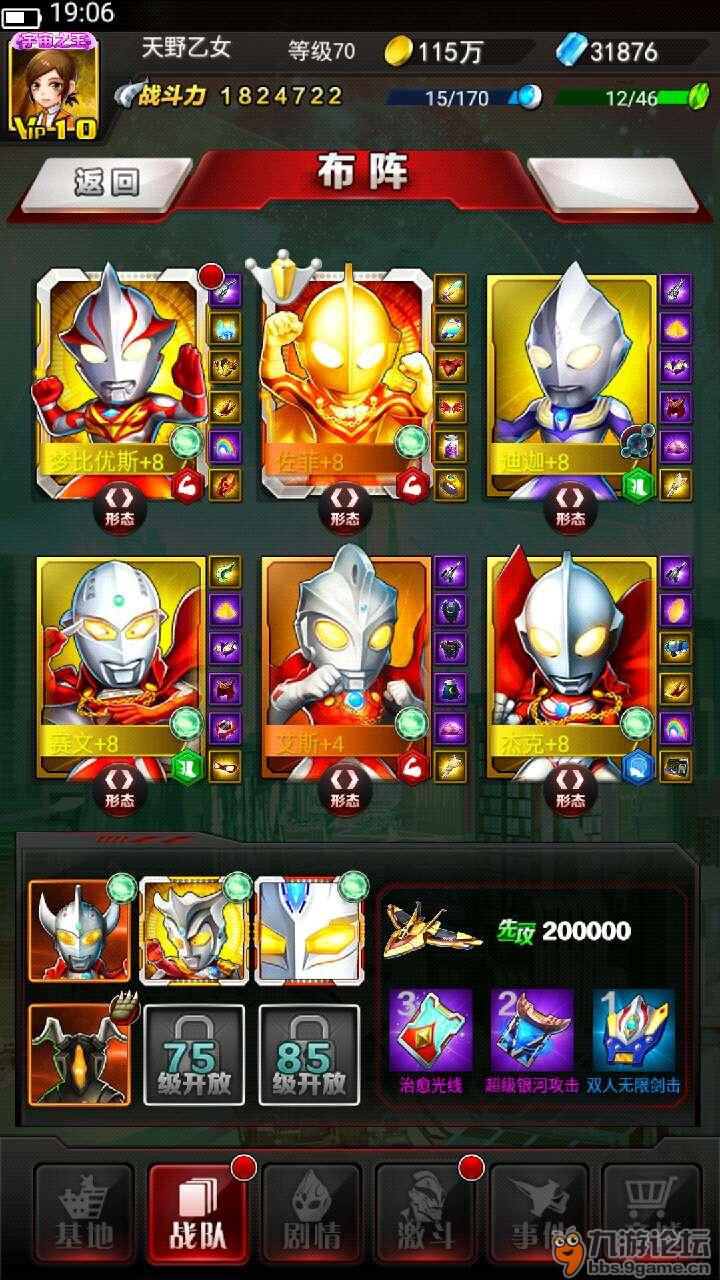Select the 超级银河攻击 skill icon
Image resolution: width=720 pixels, height=1280 pixels.
tap(532, 1030)
